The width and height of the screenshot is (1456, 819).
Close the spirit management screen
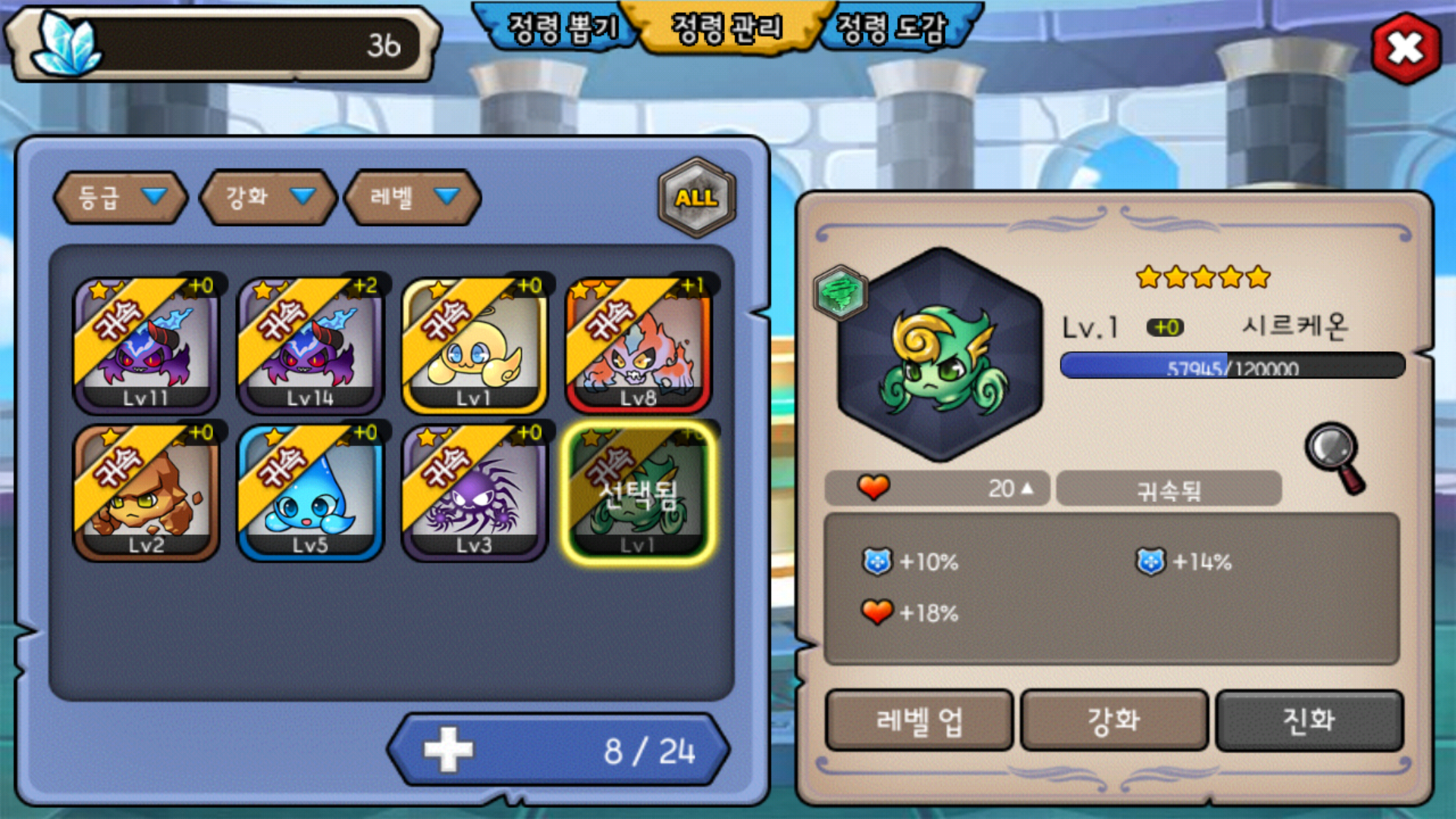click(1405, 49)
